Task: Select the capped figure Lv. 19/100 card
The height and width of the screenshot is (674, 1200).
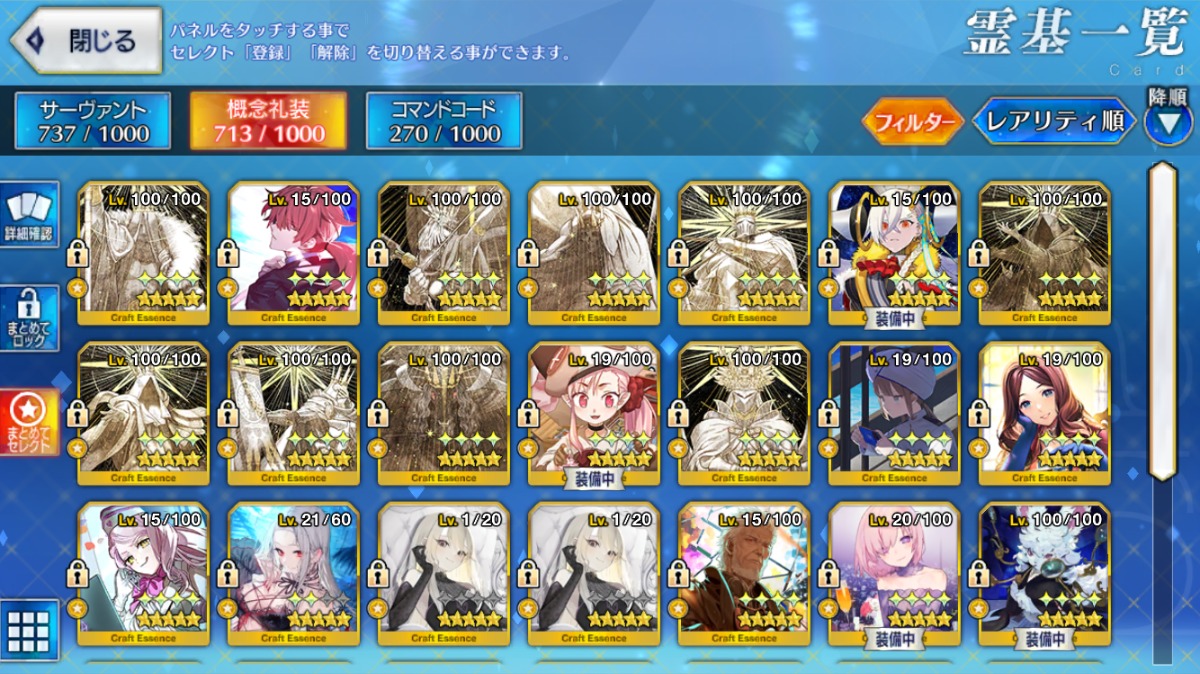Action: pos(893,413)
